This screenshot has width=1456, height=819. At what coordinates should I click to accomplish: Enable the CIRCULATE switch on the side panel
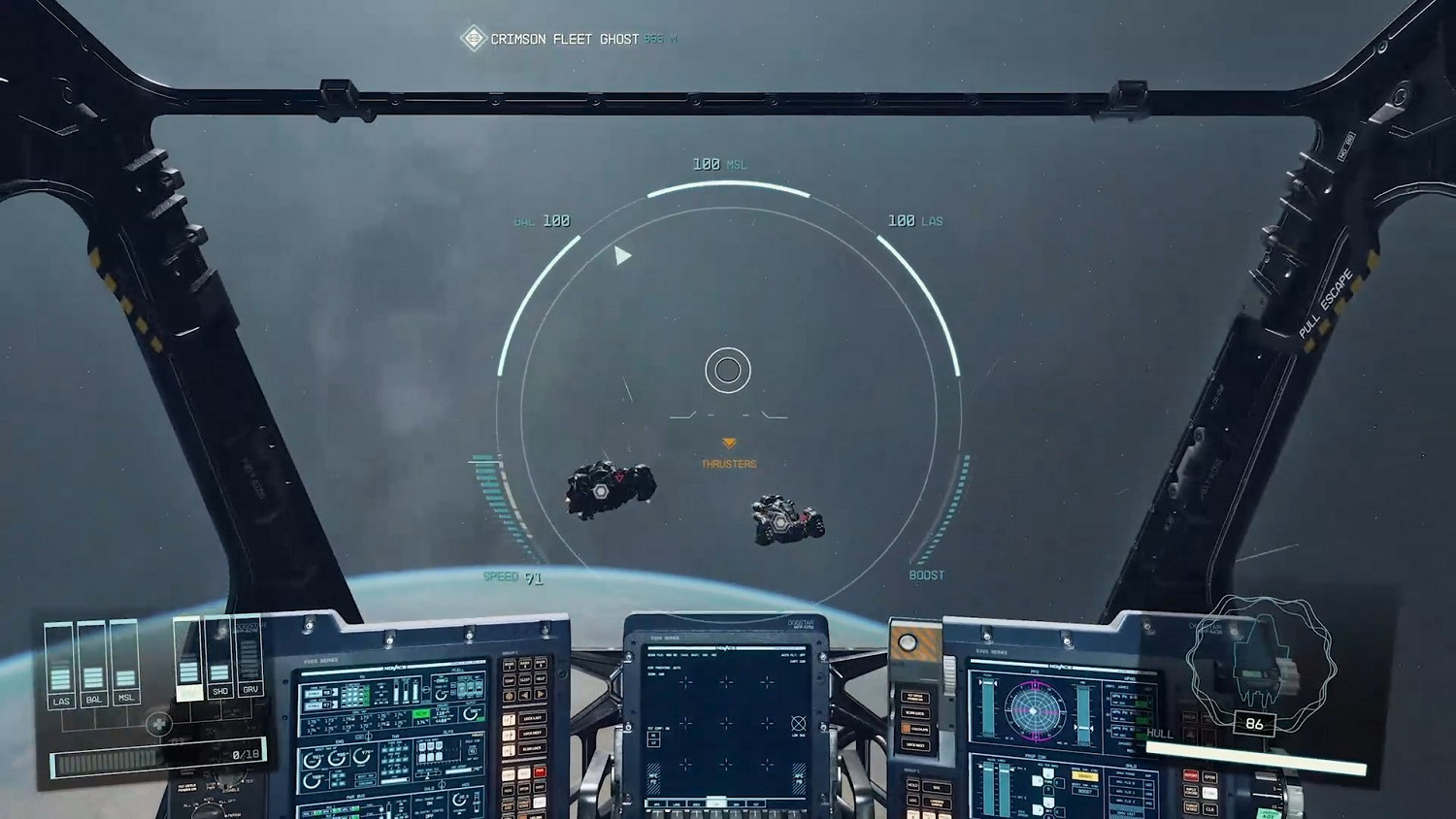[915, 728]
